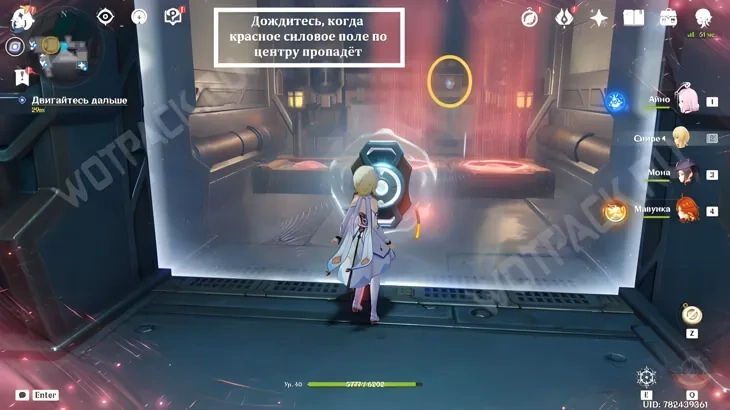Open the compass events icon
This screenshot has height=410, width=730.
(x=530, y=17)
